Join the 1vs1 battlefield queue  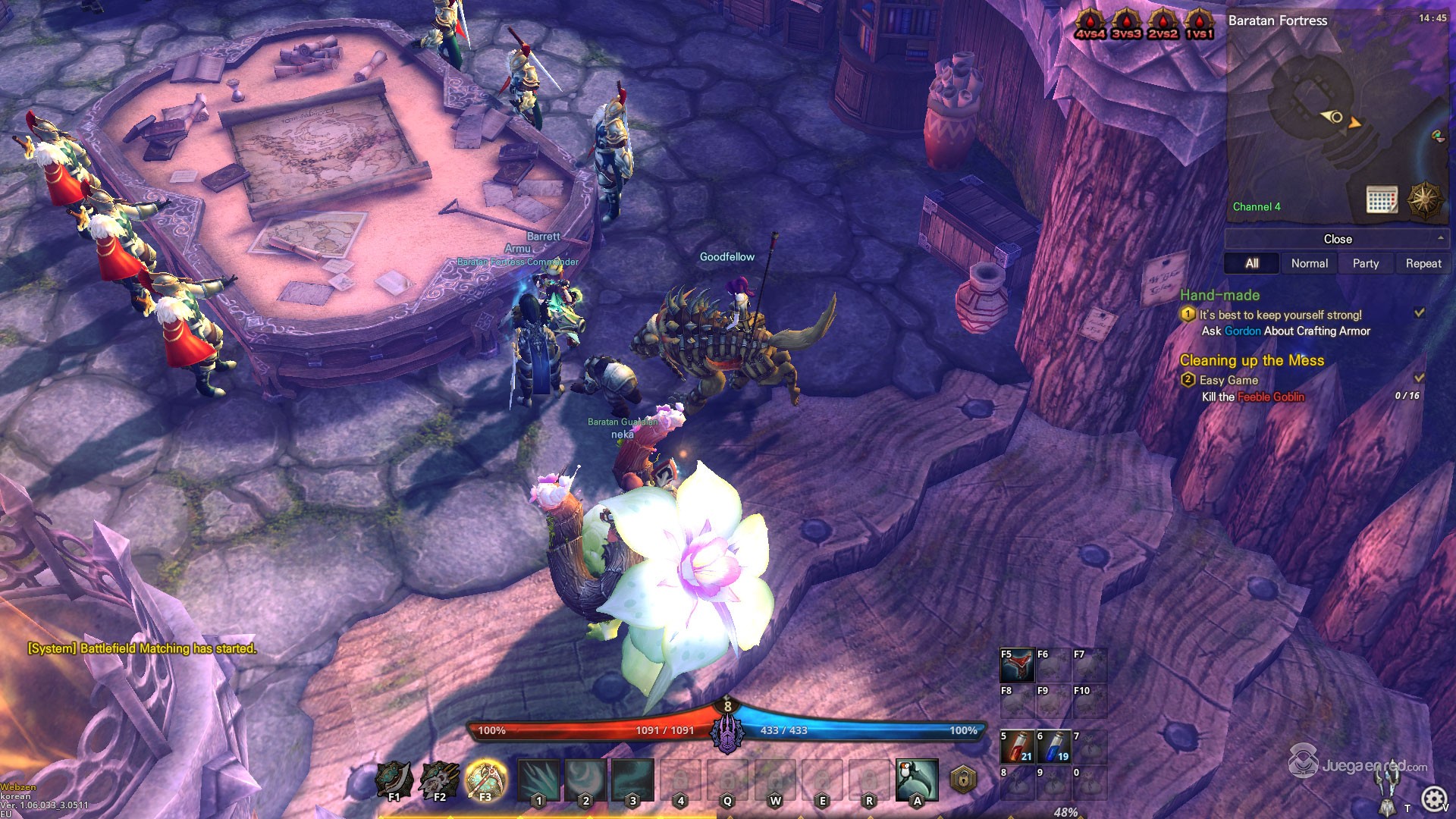1199,24
